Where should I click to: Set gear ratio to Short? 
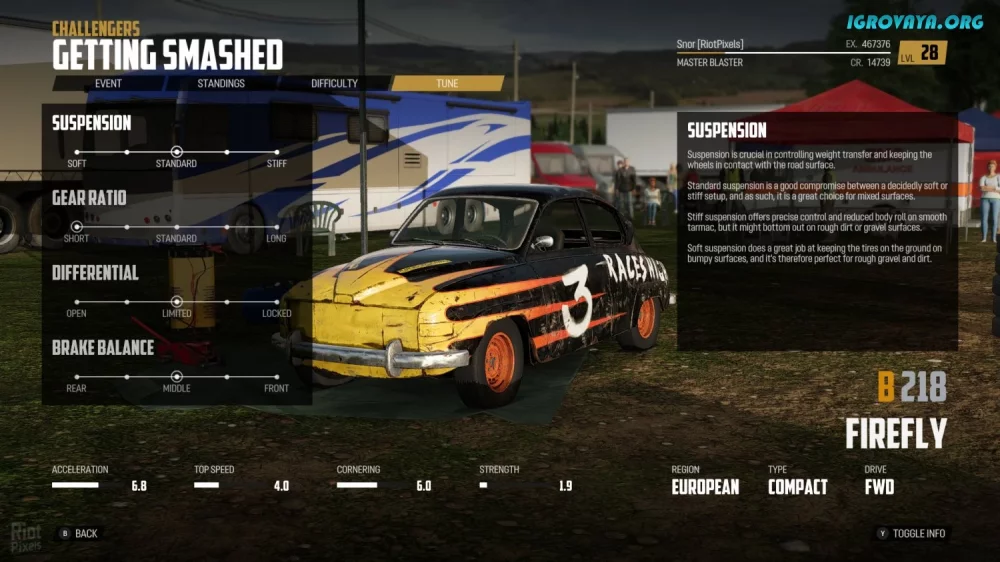77,227
